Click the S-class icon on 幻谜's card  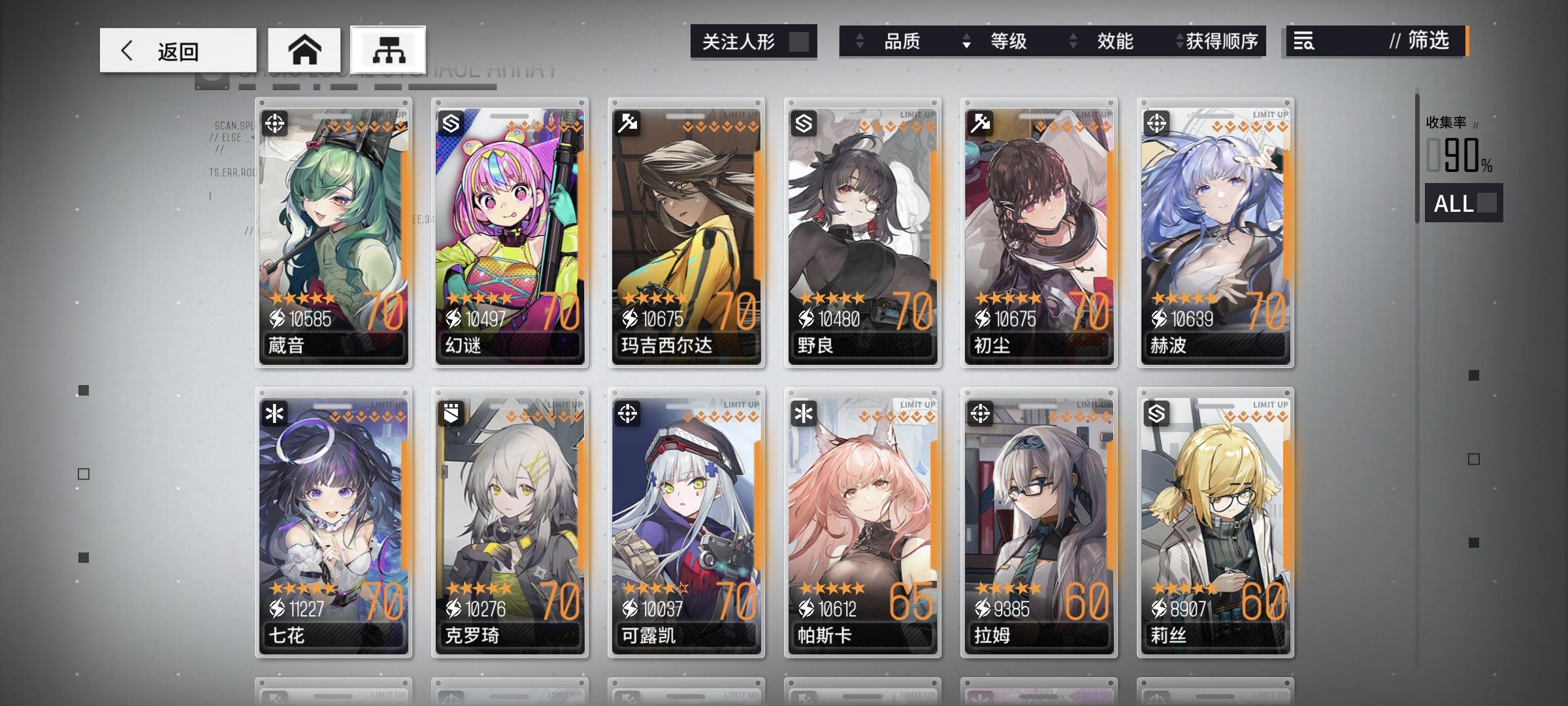click(x=452, y=123)
